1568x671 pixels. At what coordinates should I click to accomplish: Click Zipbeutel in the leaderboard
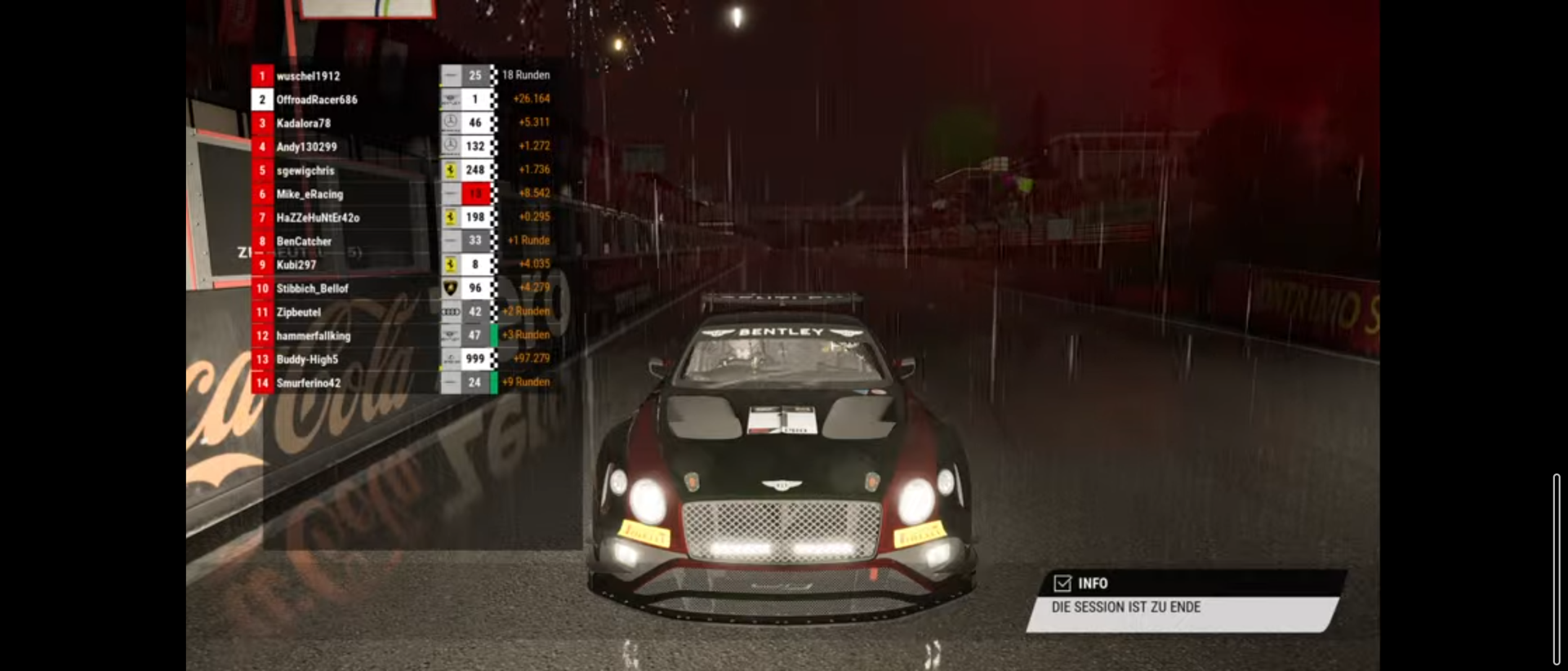click(299, 313)
